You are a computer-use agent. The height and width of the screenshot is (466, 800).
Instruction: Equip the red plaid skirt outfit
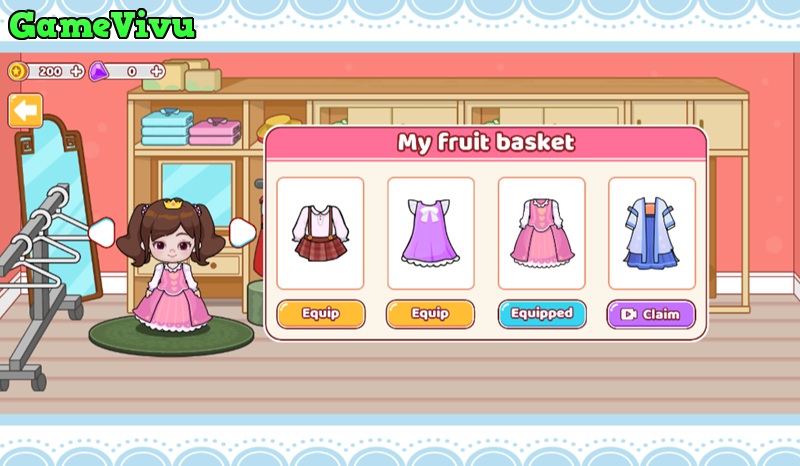[x=320, y=314]
